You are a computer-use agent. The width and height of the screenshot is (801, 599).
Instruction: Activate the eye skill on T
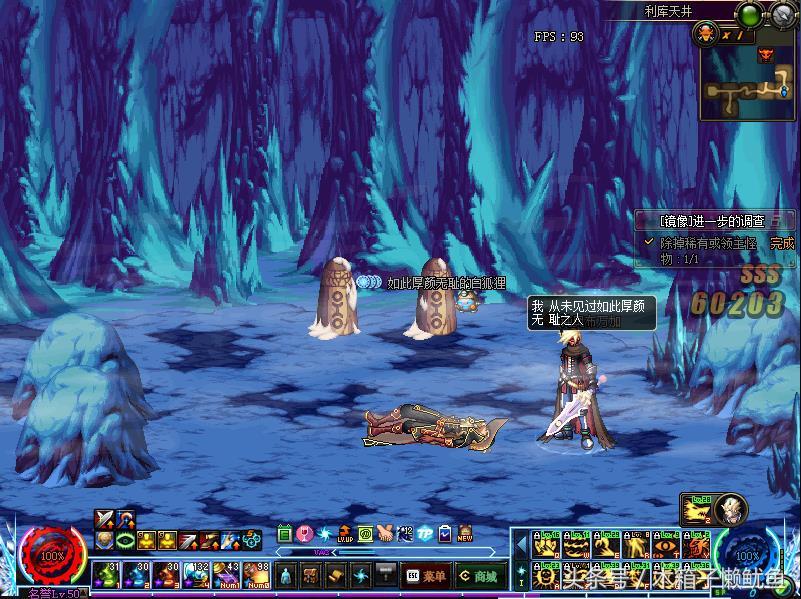666,545
